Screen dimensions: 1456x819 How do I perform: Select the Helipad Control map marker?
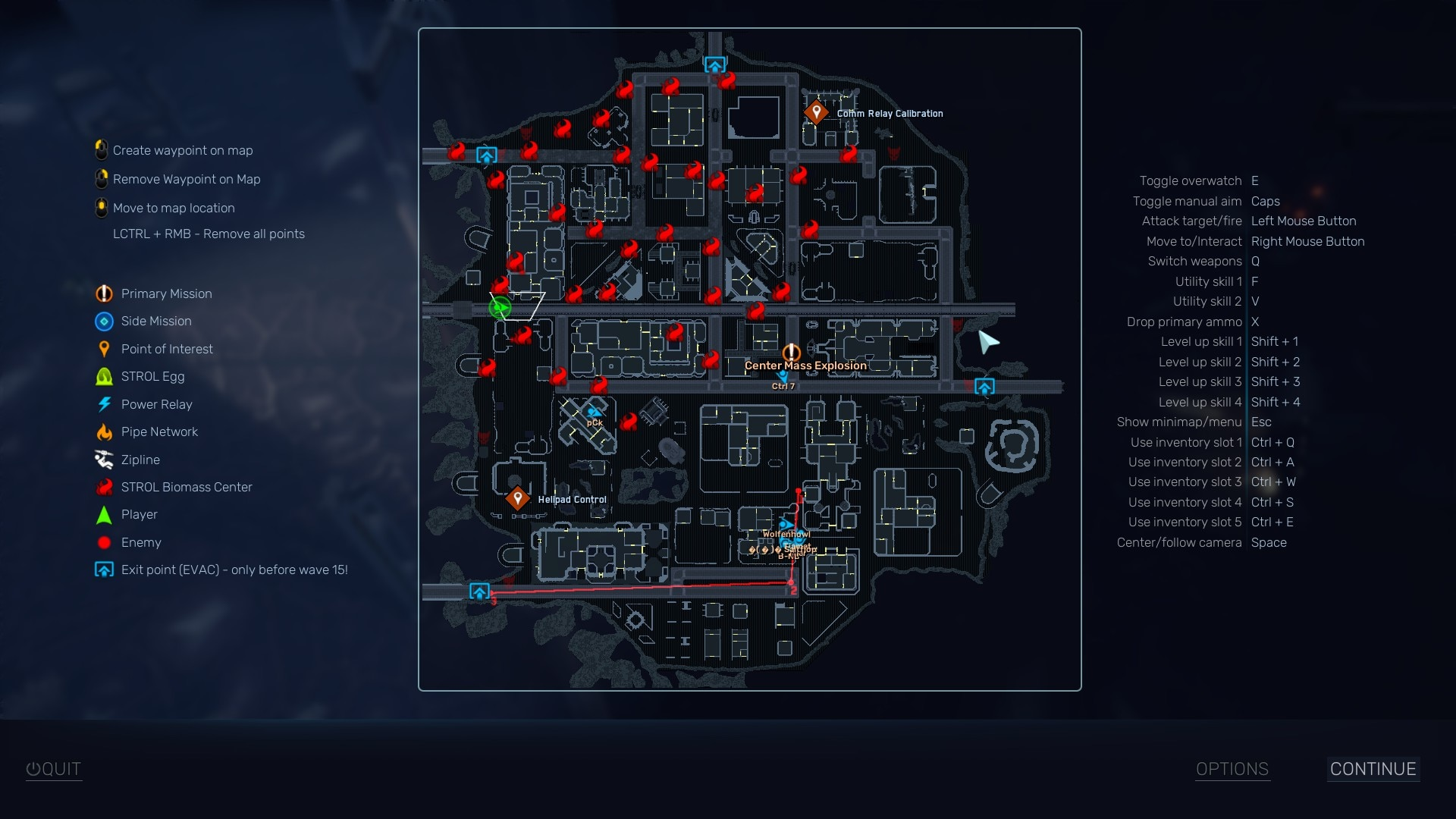(519, 497)
